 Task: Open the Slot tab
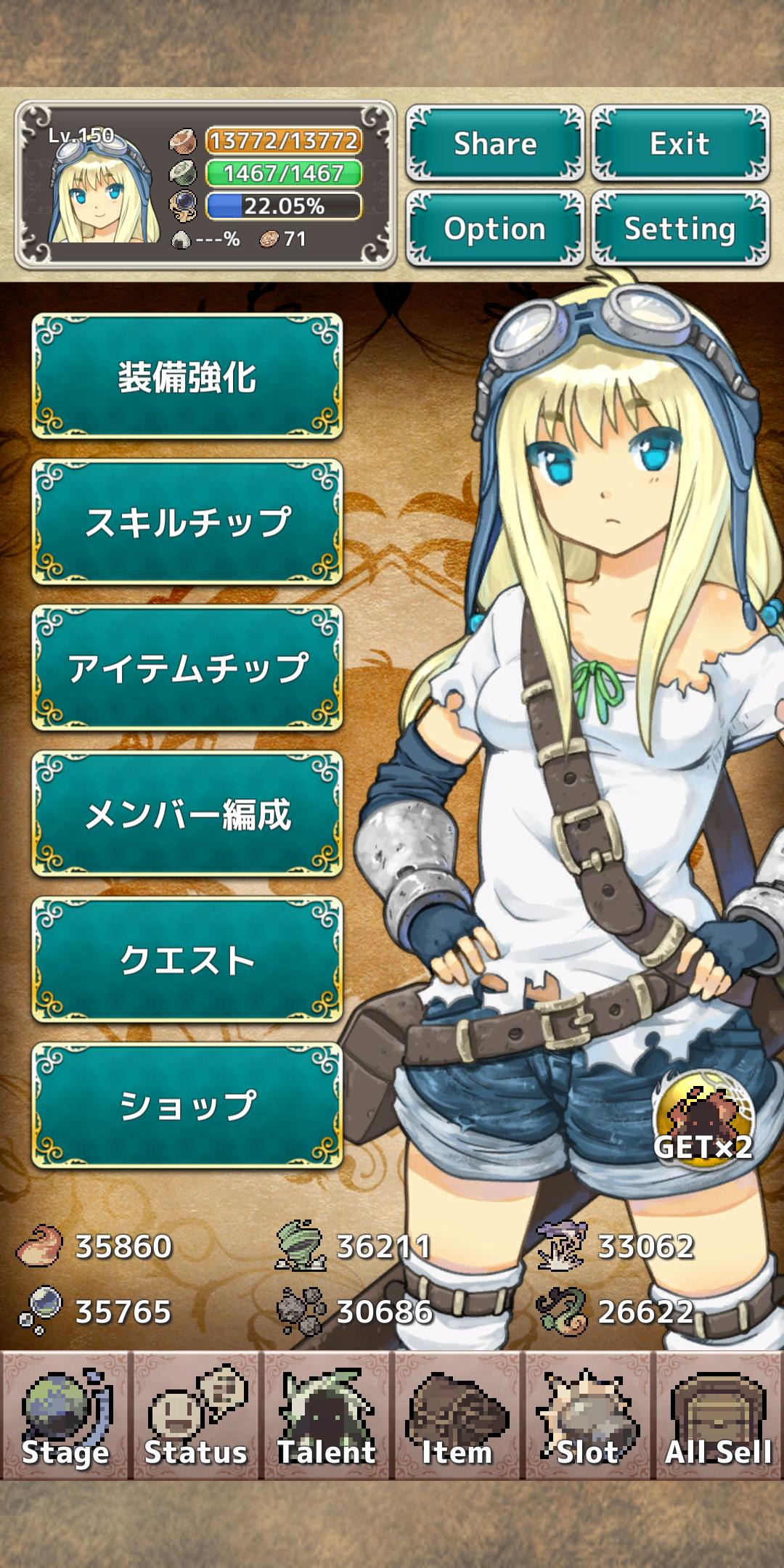[x=588, y=1416]
